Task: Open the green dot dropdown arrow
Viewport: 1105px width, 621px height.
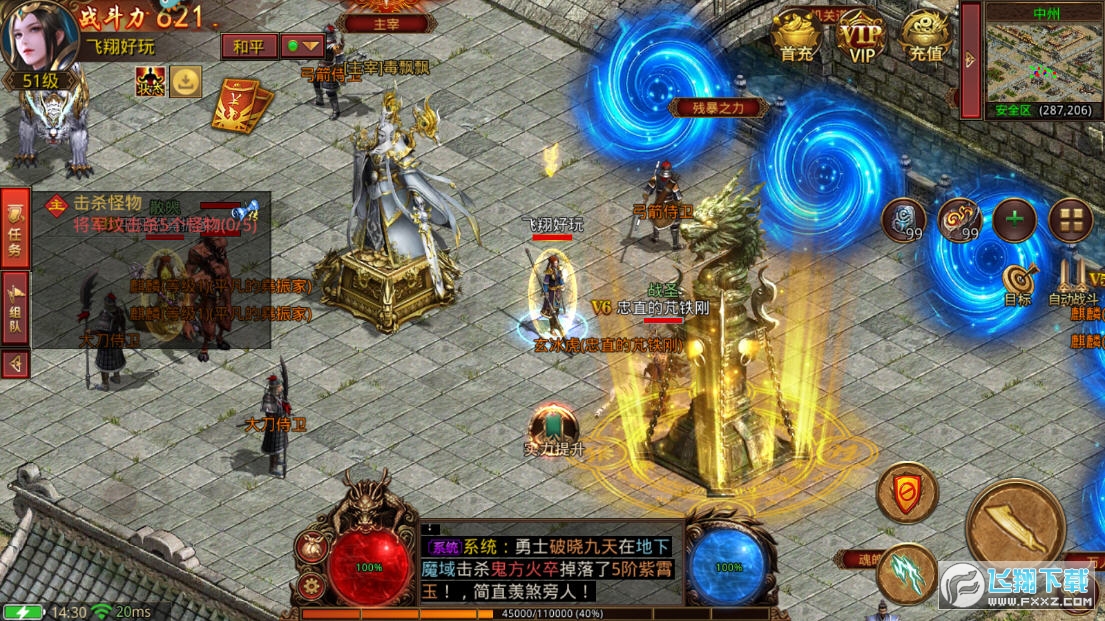Action: (303, 46)
